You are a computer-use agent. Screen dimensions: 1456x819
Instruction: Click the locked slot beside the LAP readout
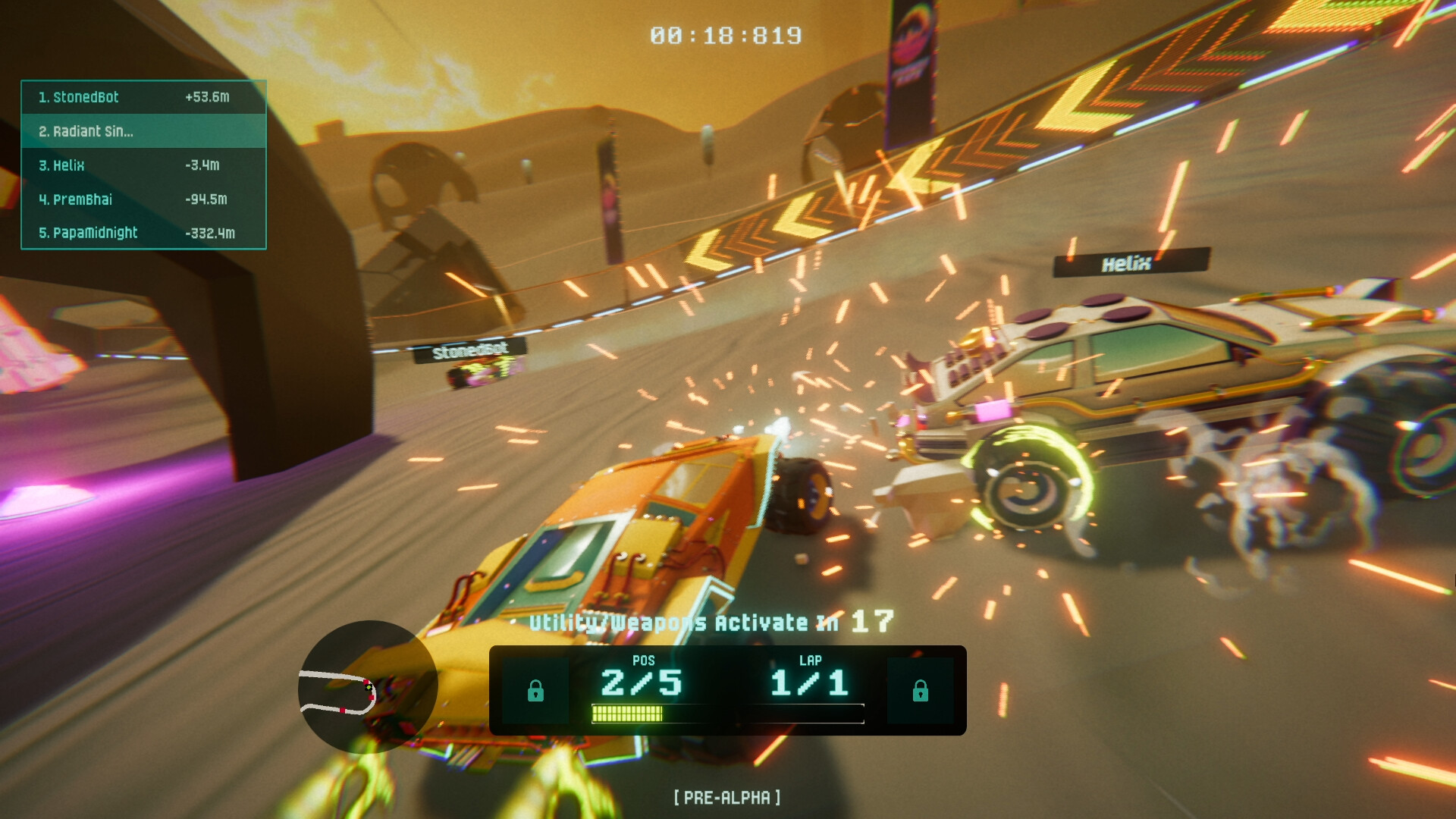920,691
